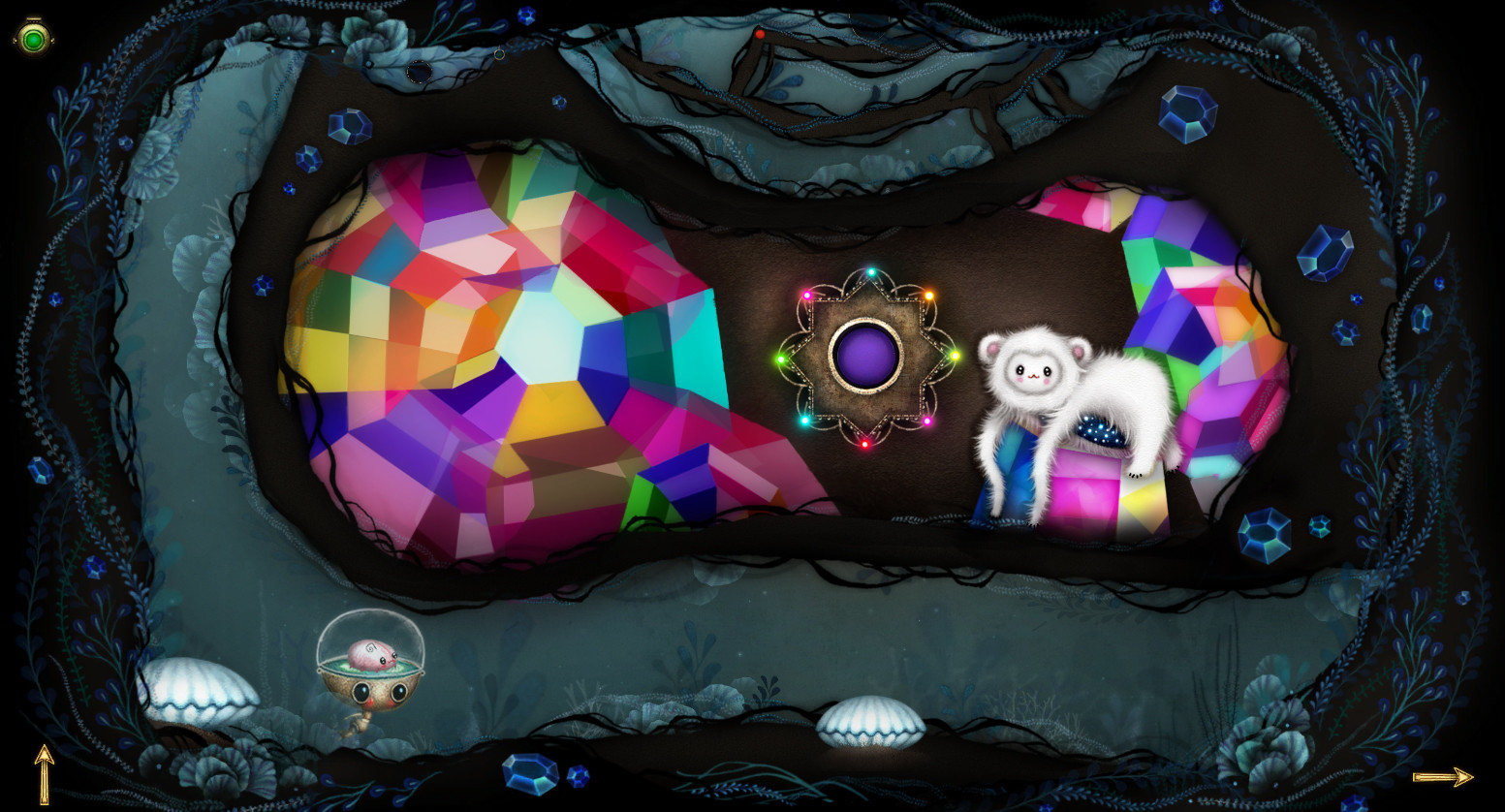
Task: Toggle the green light atop the medallion
Action: [x=869, y=269]
